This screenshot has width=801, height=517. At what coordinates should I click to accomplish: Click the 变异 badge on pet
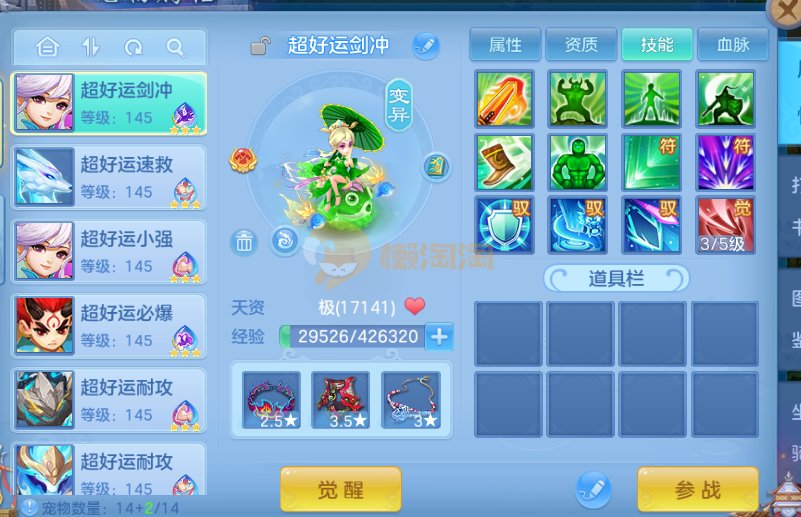(399, 104)
